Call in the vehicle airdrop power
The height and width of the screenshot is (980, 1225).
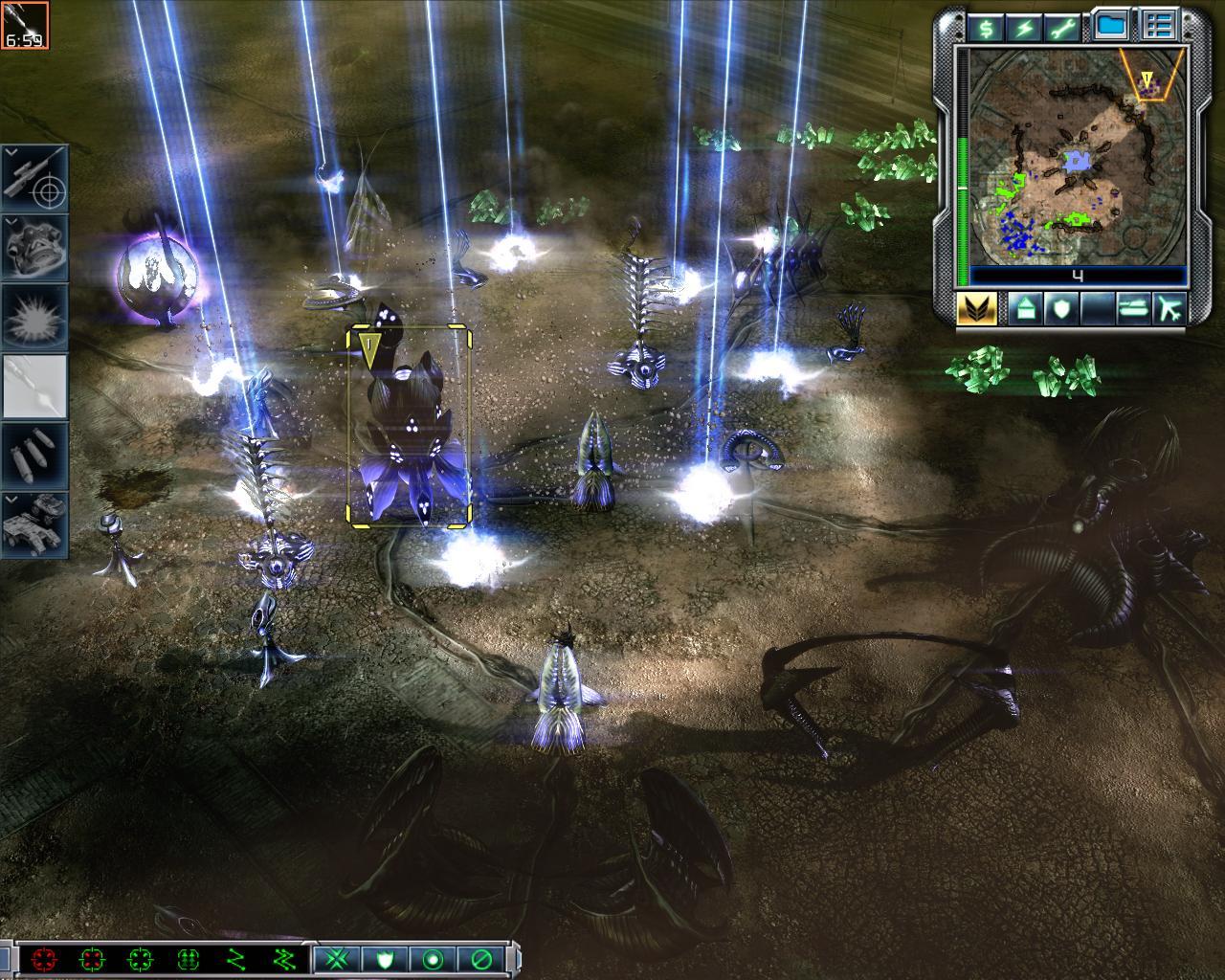[34, 524]
